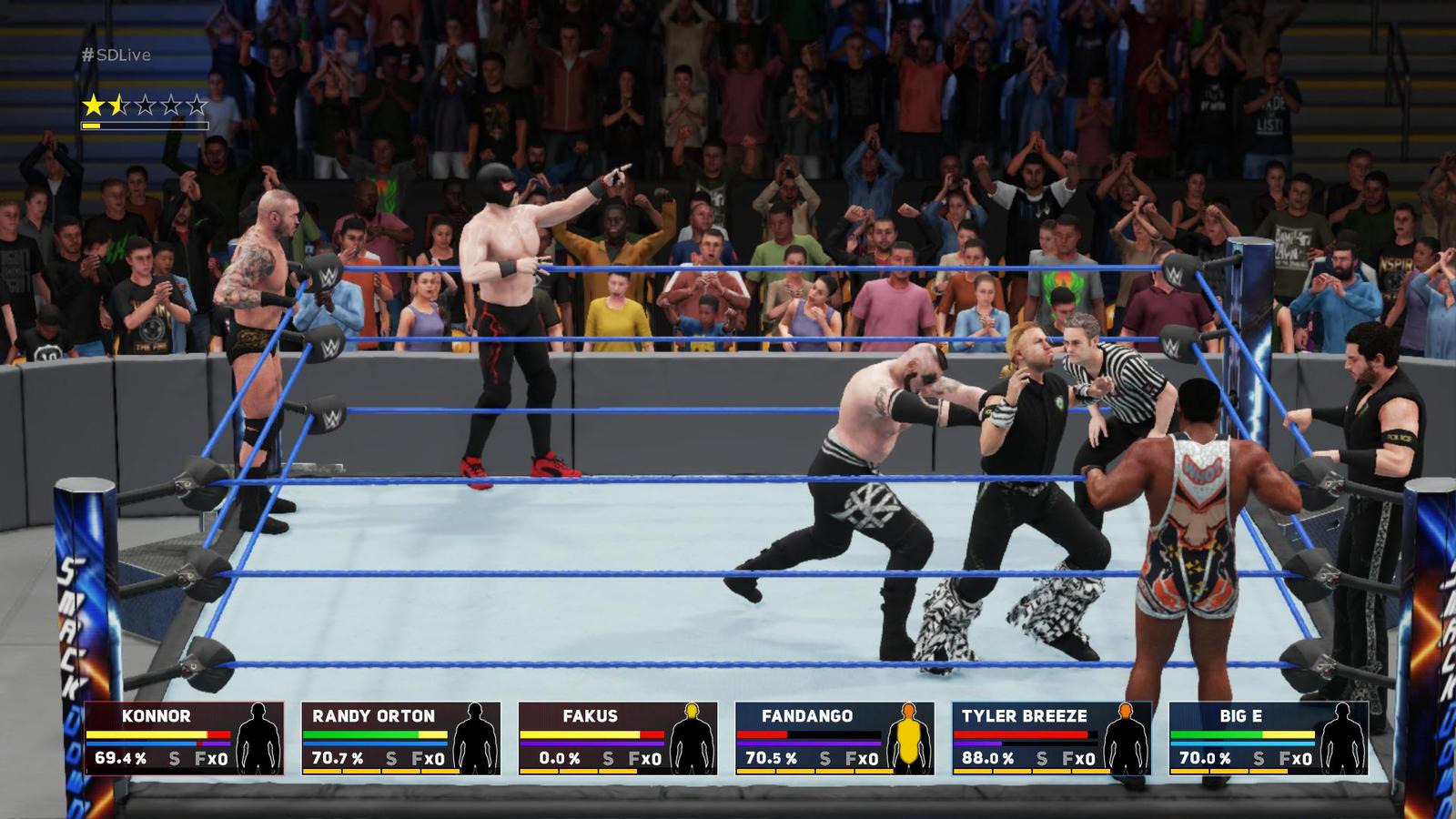The height and width of the screenshot is (819, 1456).
Task: Choose the Fakus wrestler panel
Action: [618, 738]
